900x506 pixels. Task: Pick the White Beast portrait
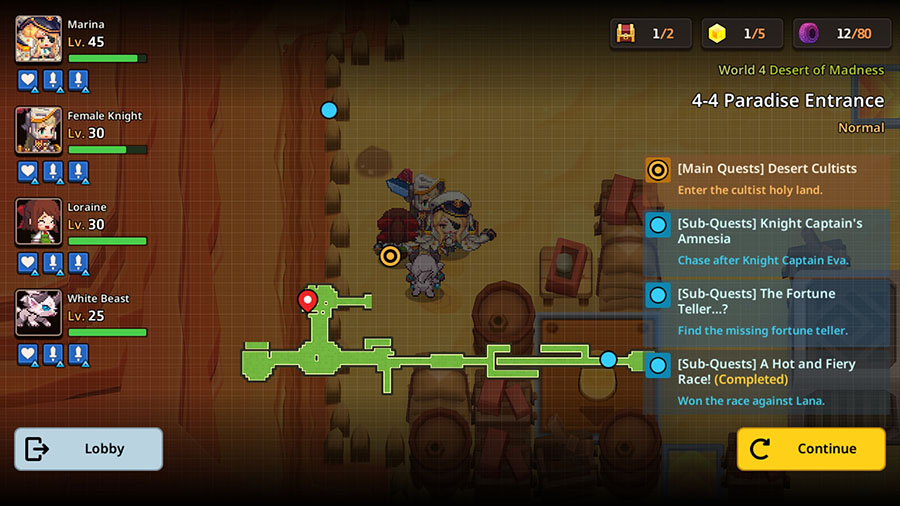point(39,313)
